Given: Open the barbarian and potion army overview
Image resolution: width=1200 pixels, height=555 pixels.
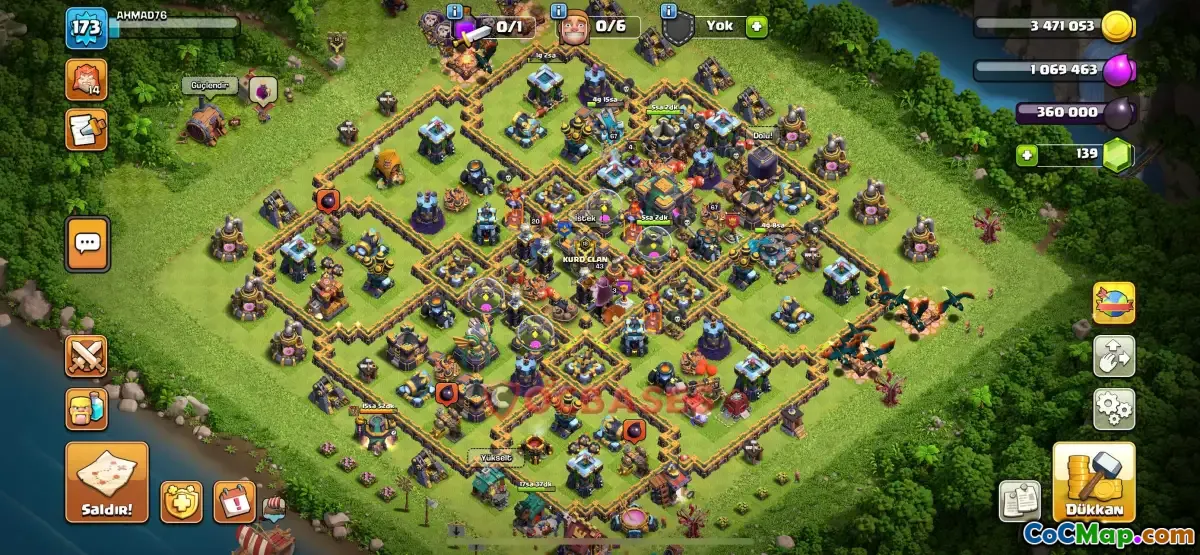Looking at the screenshot, I should (x=86, y=409).
